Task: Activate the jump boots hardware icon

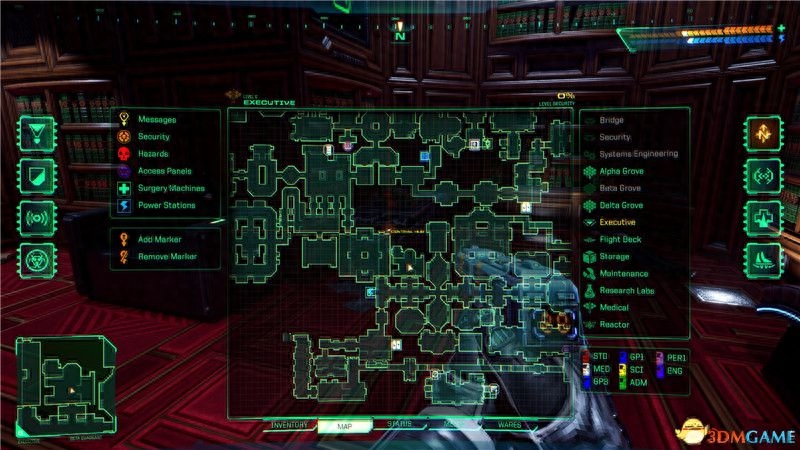Action: click(x=761, y=260)
